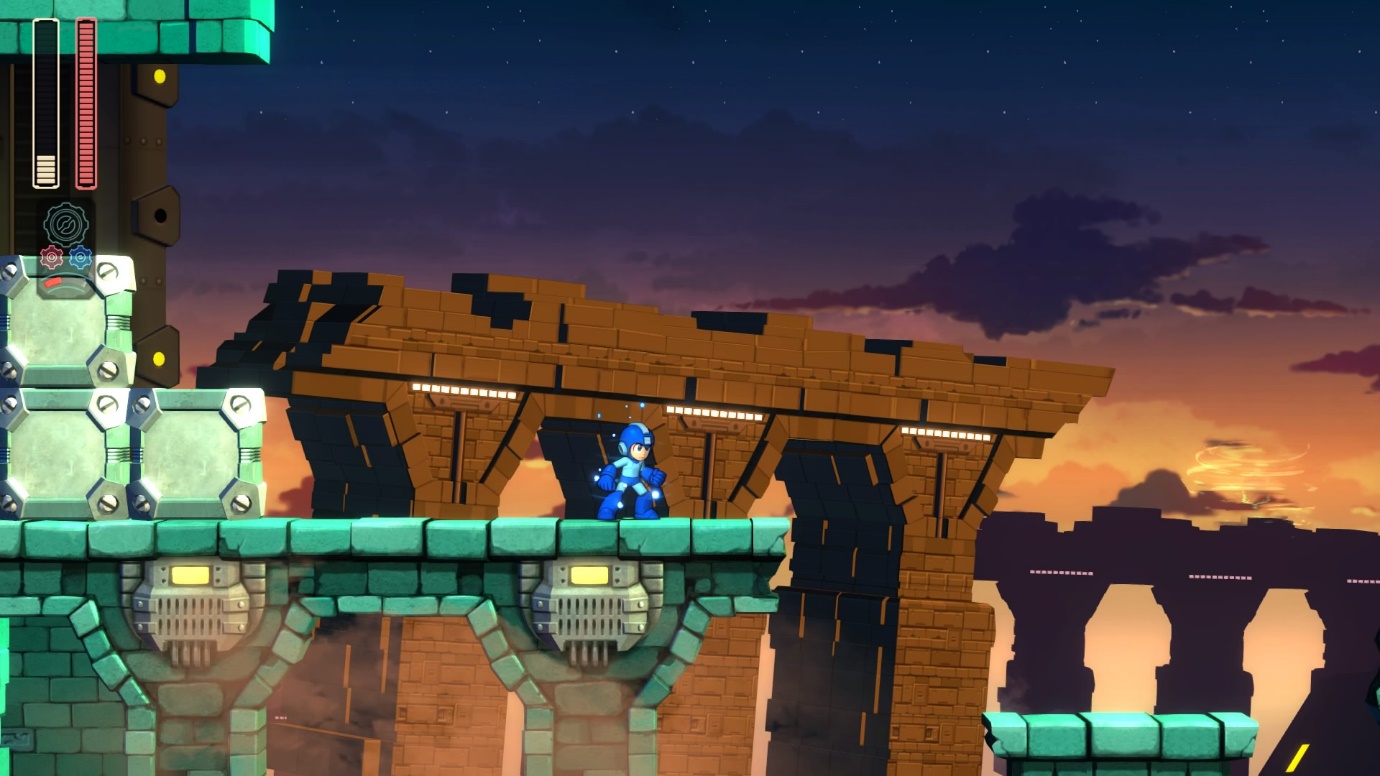
Task: Activate the blue Speed Gear icon
Action: point(81,258)
